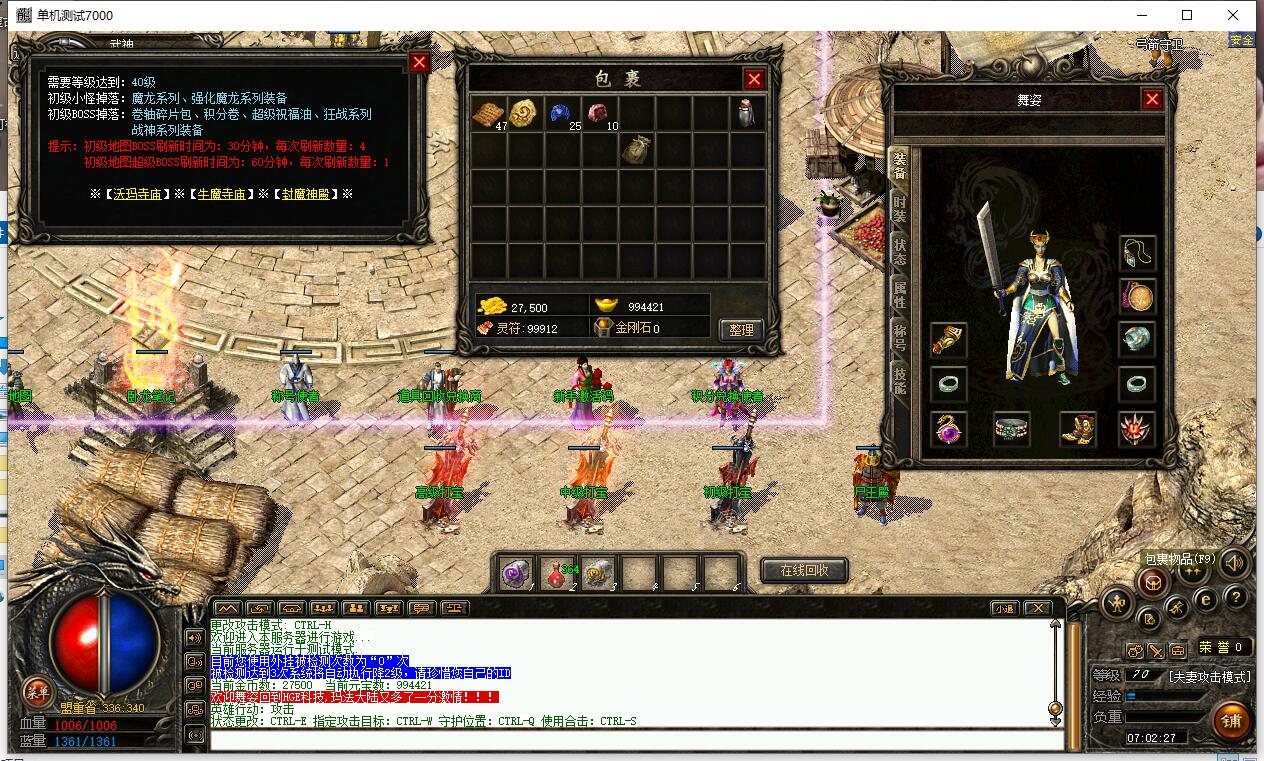Close the 舞姿 character panel
The image size is (1264, 761).
pyautogui.click(x=1152, y=100)
